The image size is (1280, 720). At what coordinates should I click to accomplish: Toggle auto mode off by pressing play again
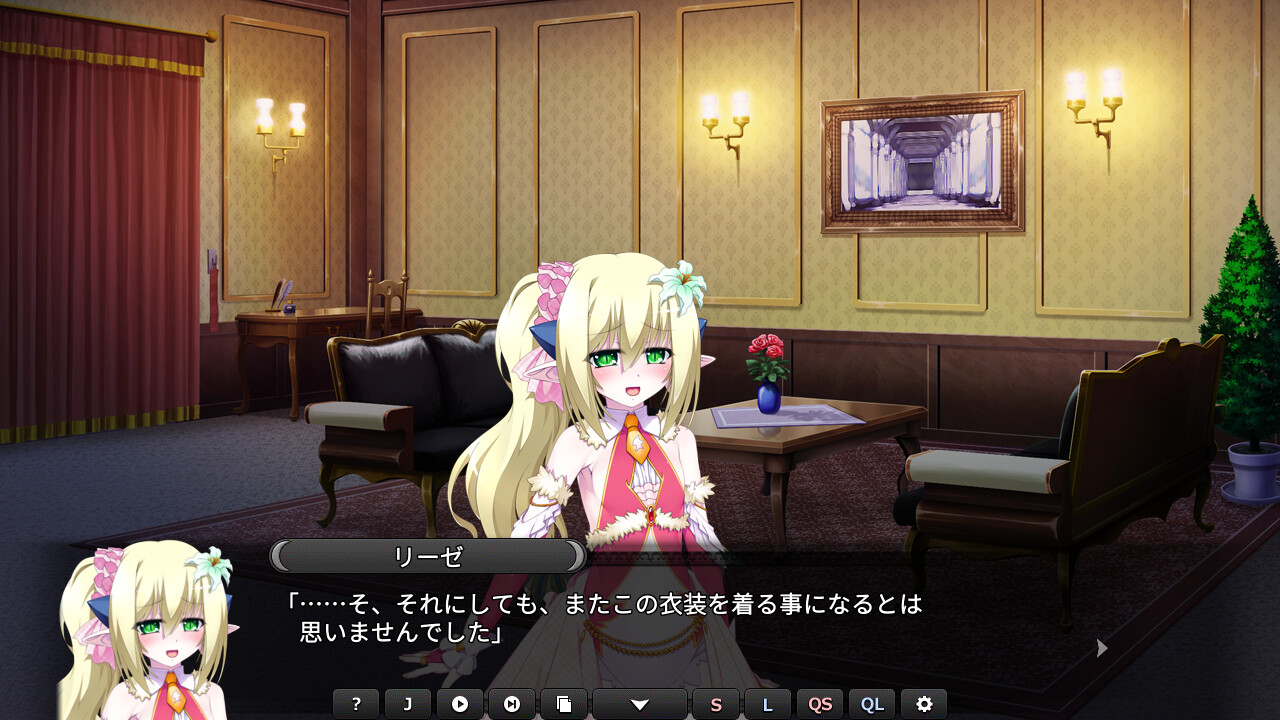click(462, 704)
